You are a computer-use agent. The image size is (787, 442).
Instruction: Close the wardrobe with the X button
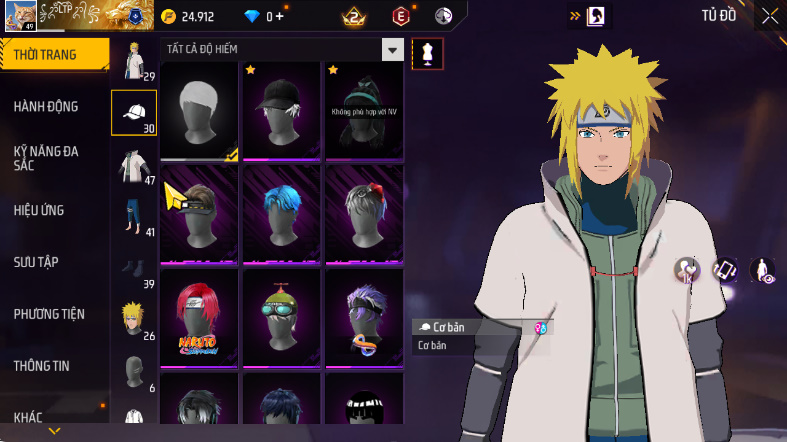click(770, 15)
